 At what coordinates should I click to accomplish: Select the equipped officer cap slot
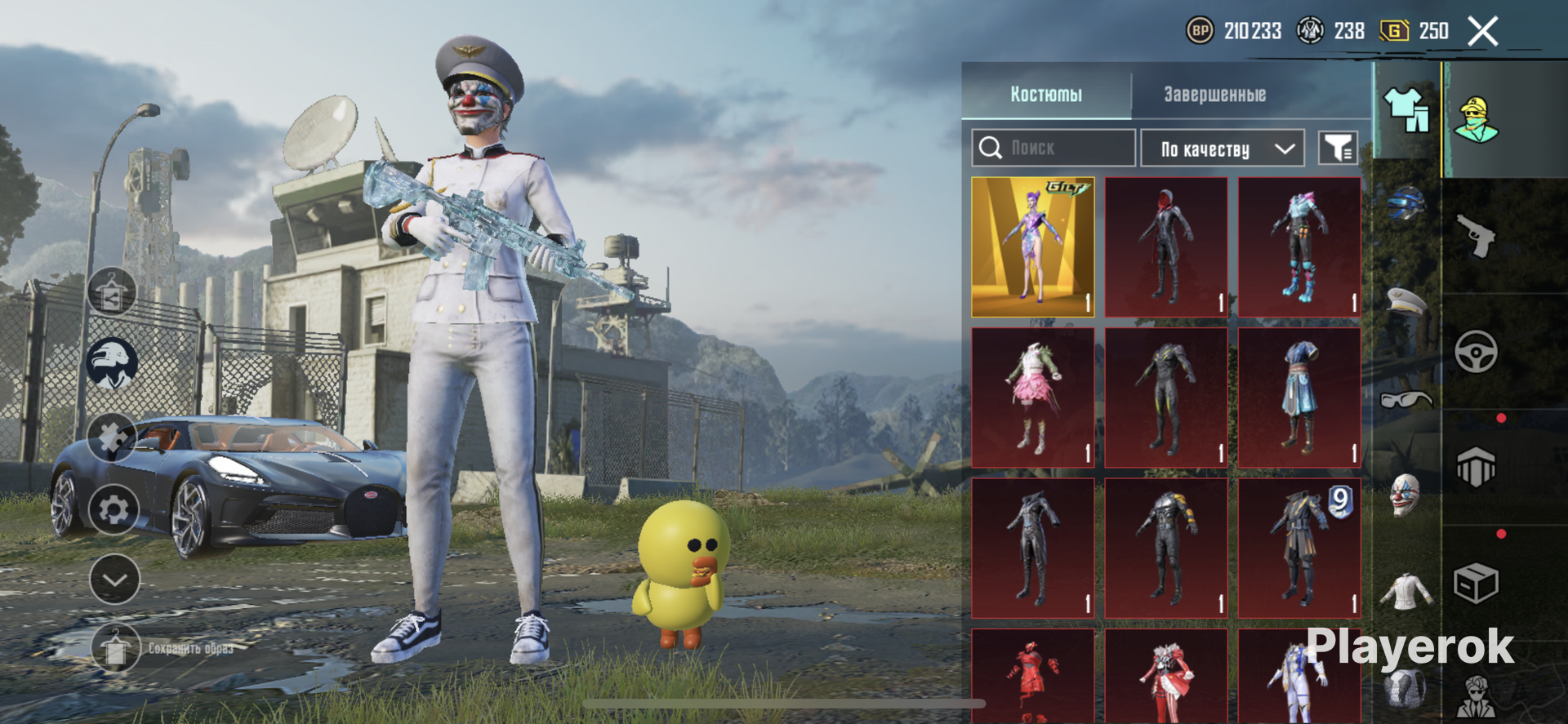[x=1405, y=301]
